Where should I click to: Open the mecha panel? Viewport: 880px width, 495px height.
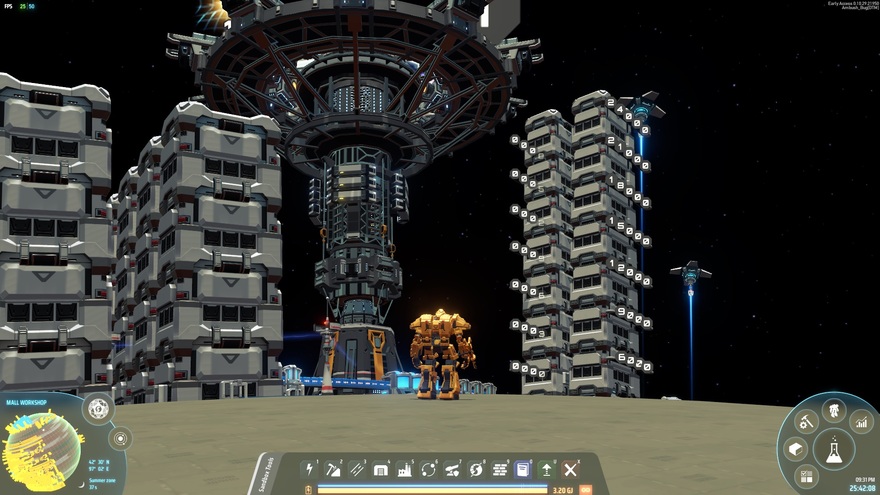coord(833,408)
